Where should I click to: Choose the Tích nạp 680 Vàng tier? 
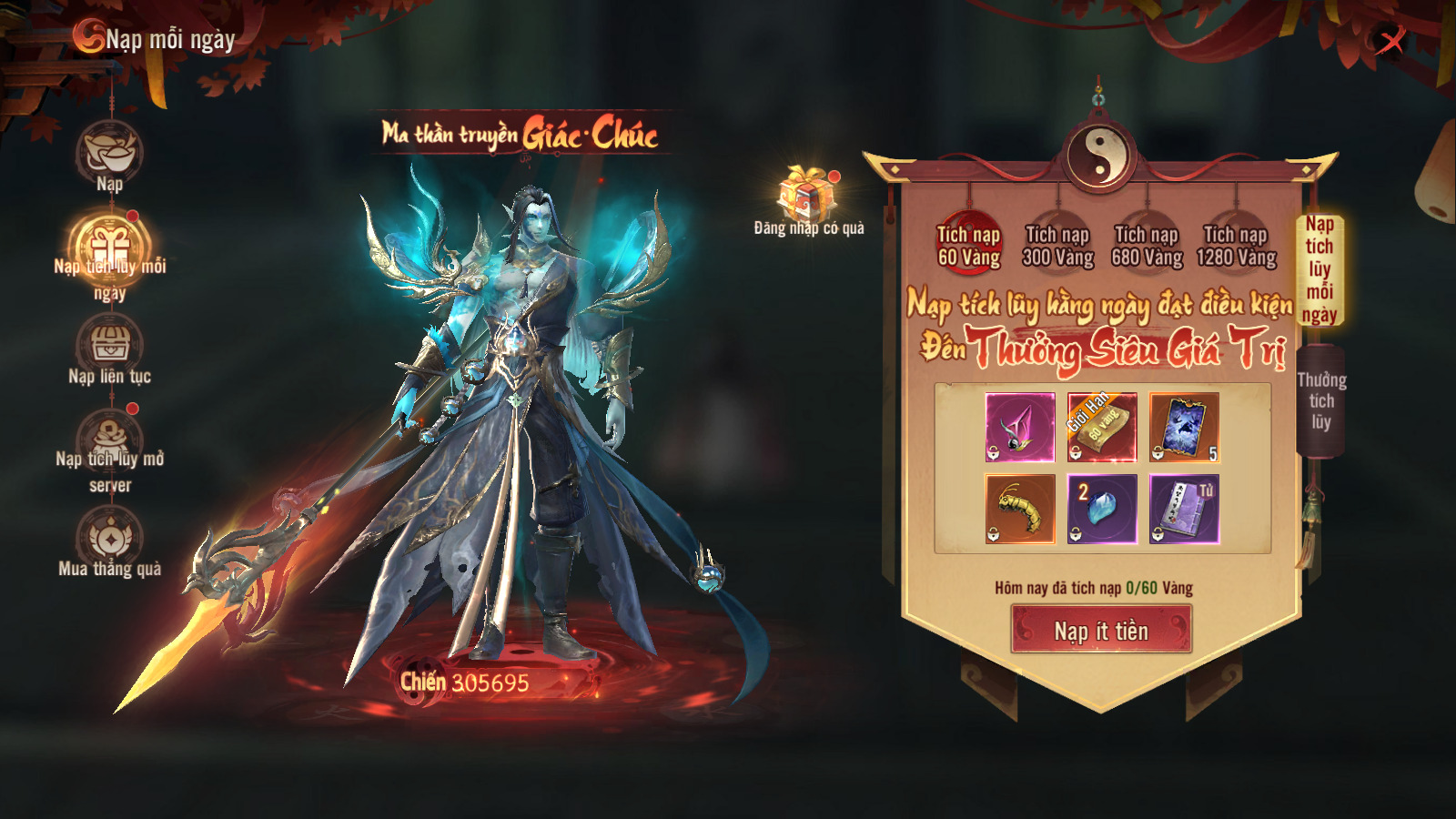click(1147, 245)
